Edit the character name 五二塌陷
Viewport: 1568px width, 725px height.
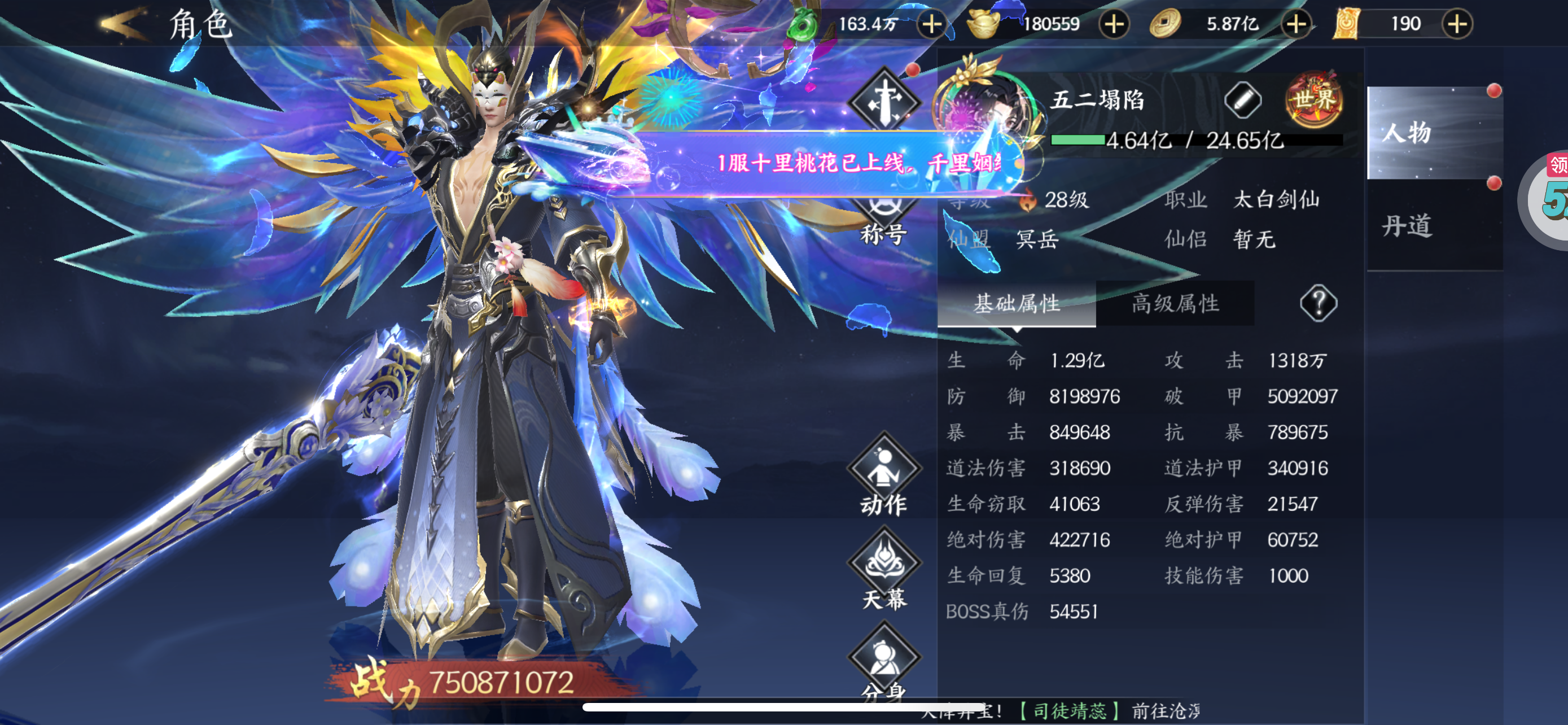click(1242, 100)
